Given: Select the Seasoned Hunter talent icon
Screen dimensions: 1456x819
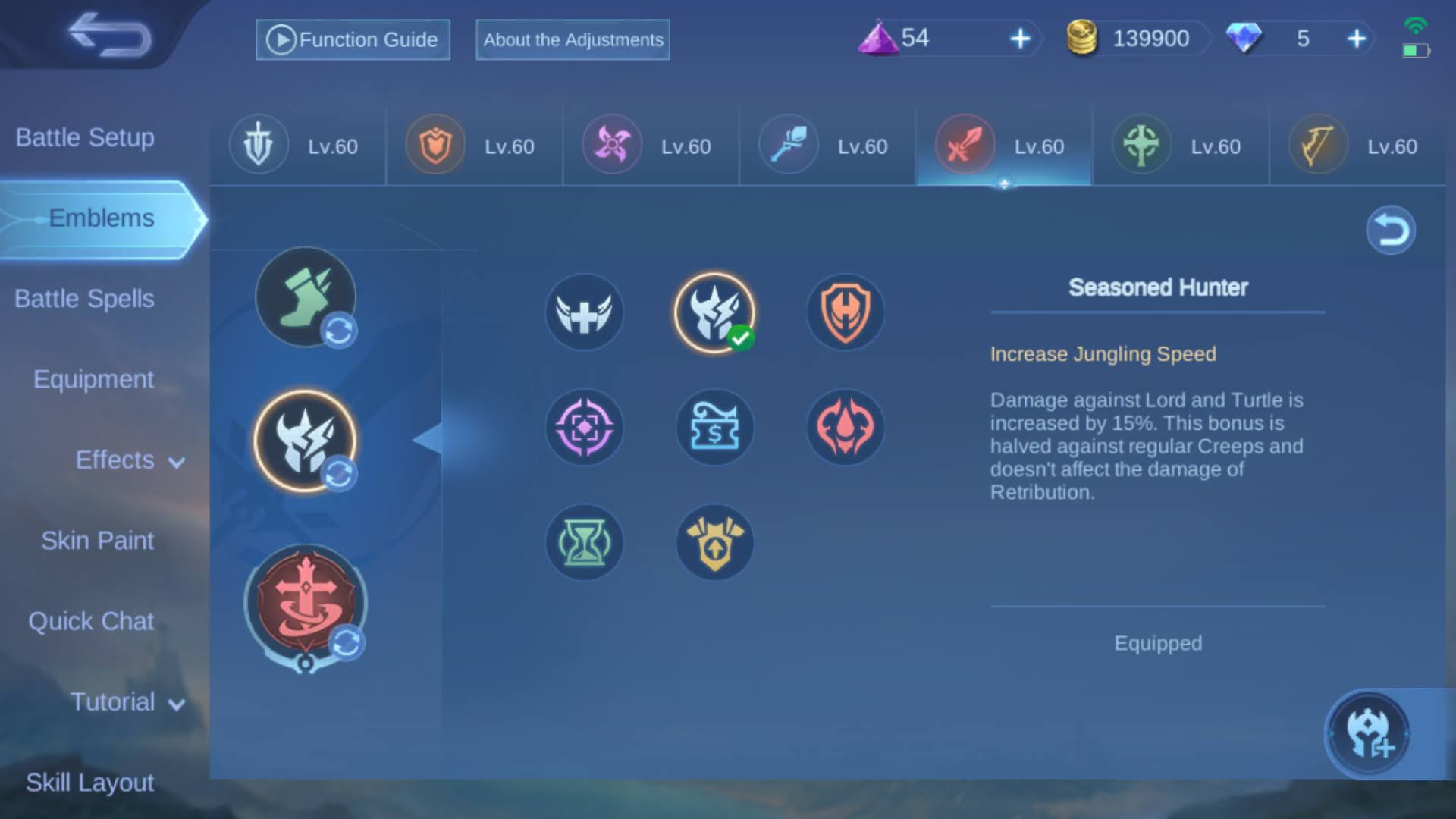Looking at the screenshot, I should pos(714,312).
